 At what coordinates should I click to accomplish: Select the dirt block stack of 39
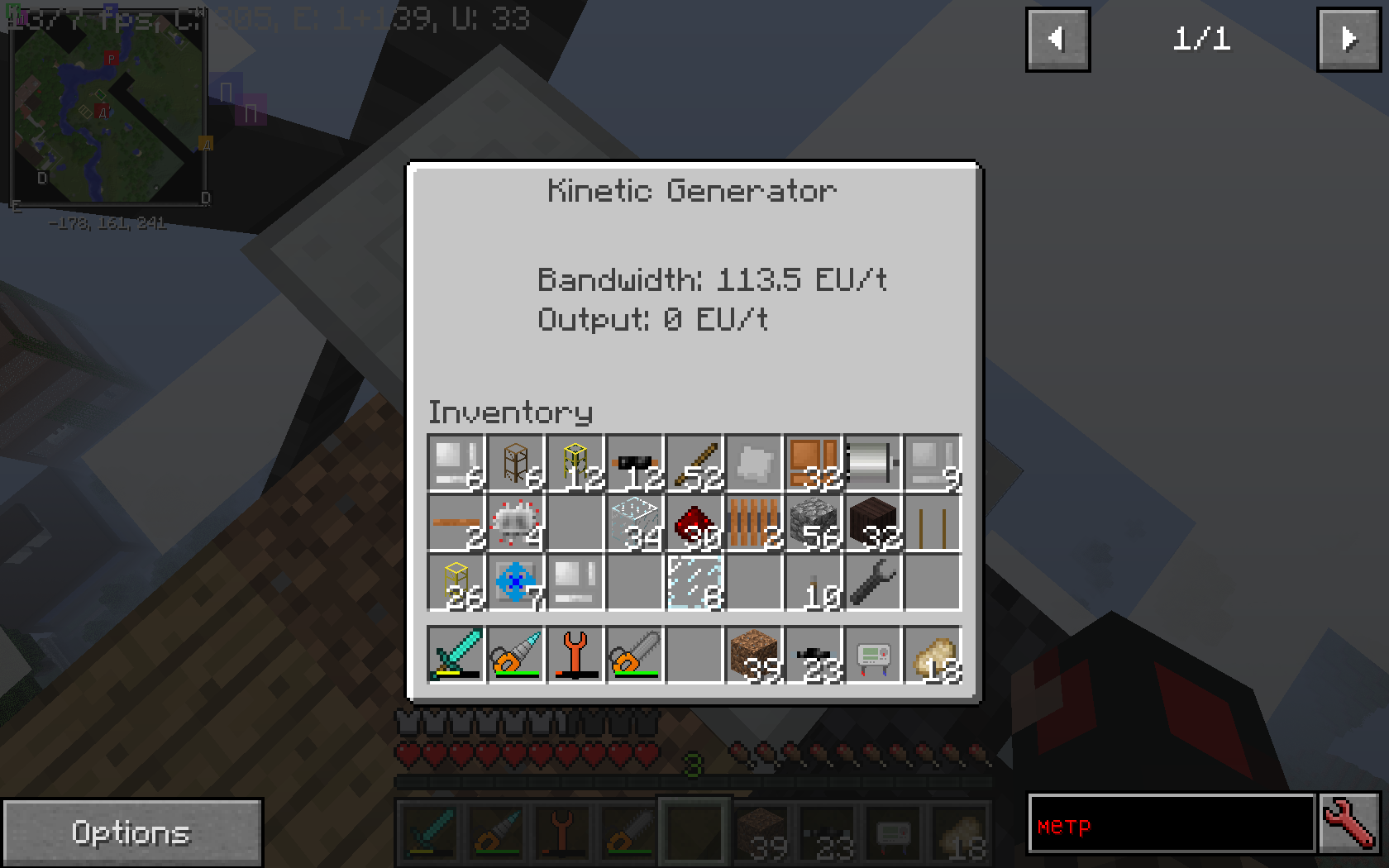[754, 654]
